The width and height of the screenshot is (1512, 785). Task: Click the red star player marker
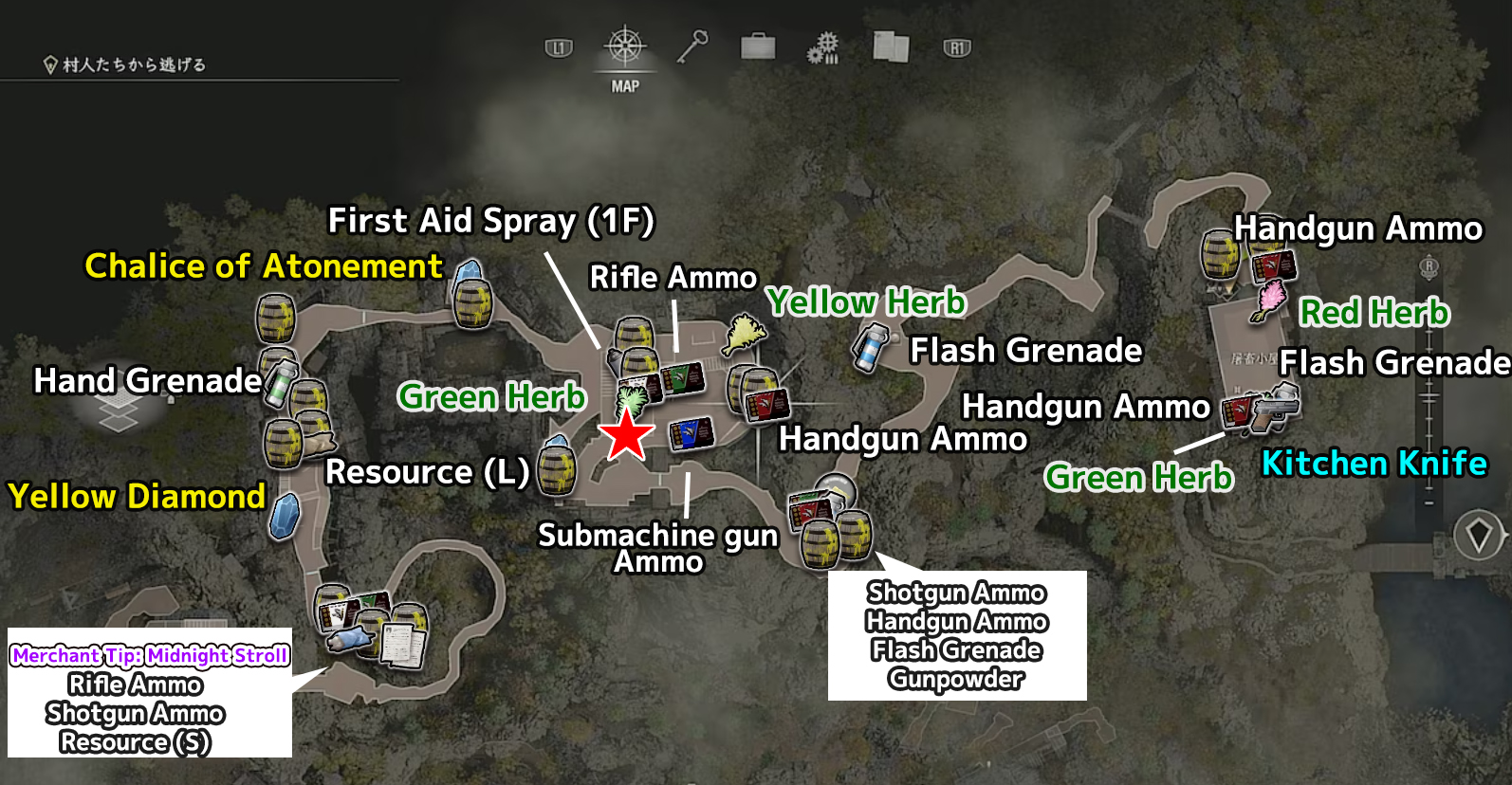point(626,435)
